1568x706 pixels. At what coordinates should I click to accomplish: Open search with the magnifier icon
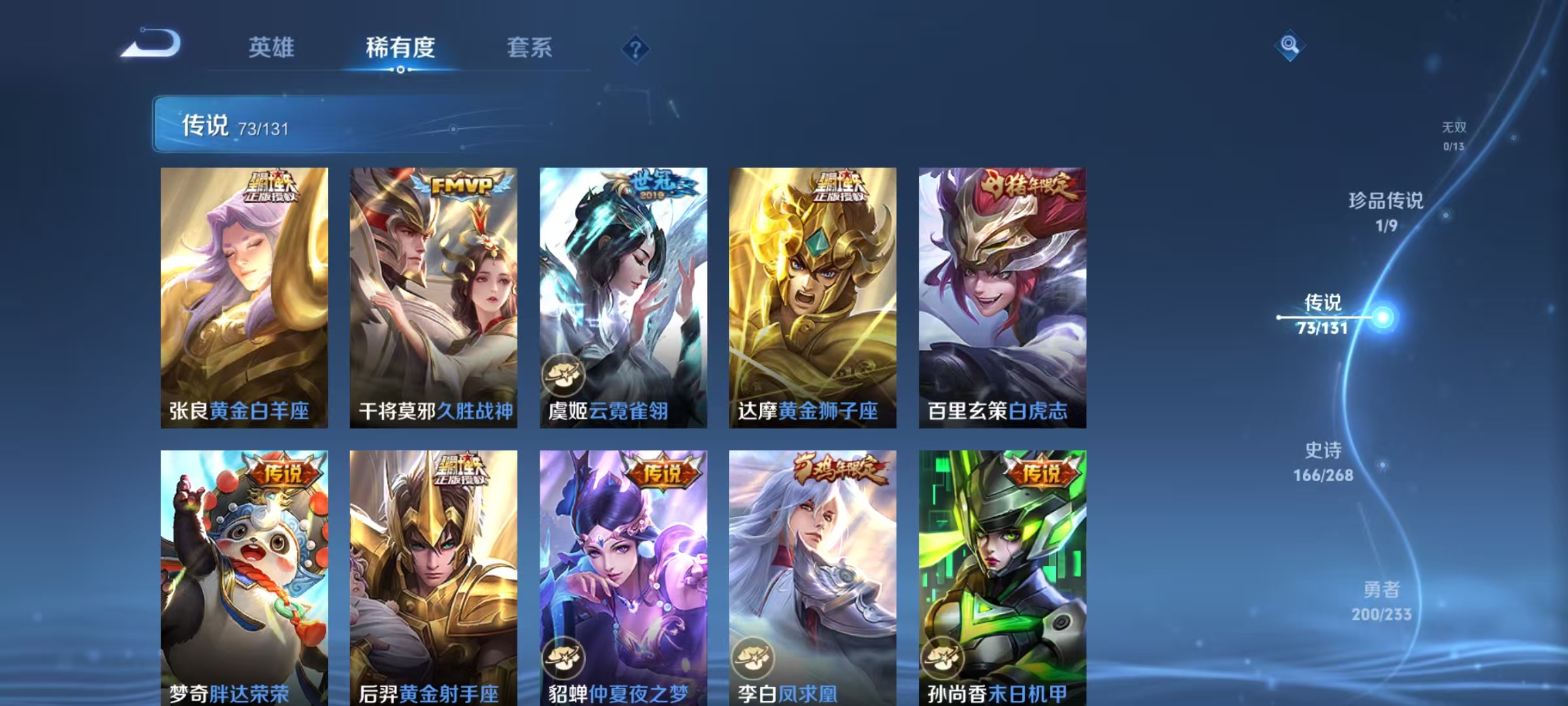tap(1290, 46)
